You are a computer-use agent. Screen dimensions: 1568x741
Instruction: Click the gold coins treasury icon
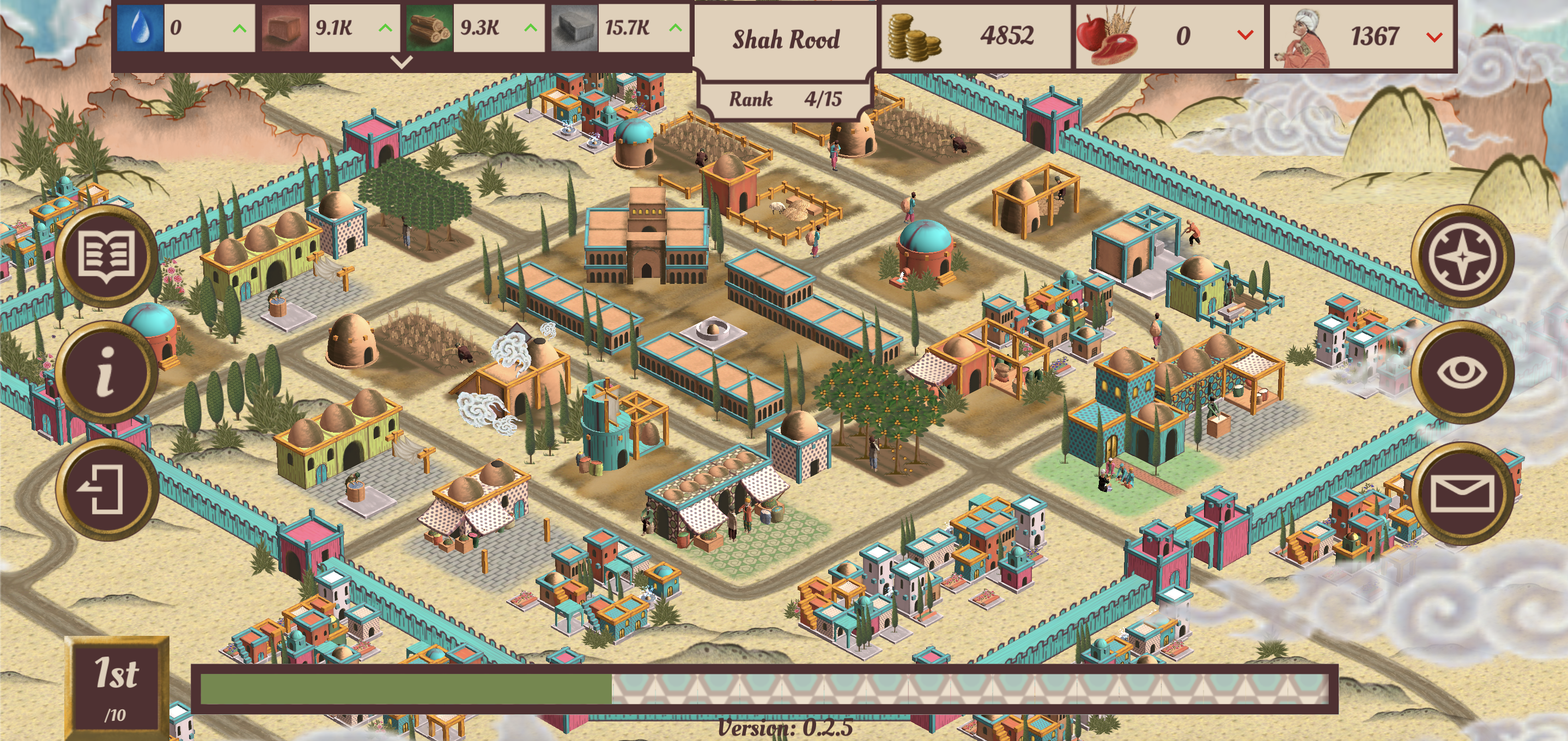pyautogui.click(x=914, y=38)
